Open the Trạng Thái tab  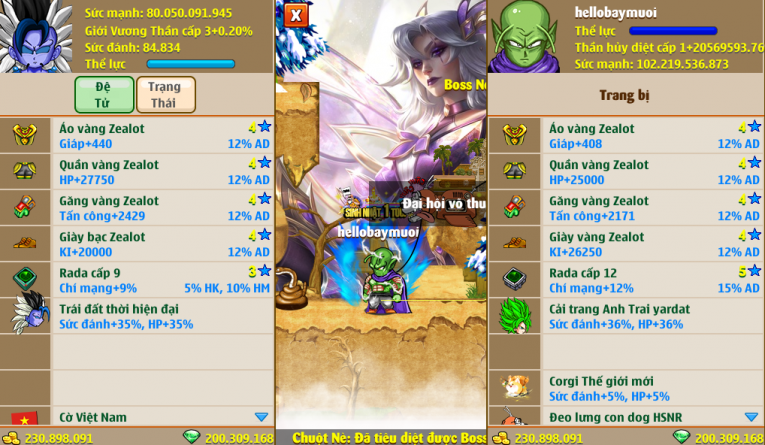coord(165,94)
